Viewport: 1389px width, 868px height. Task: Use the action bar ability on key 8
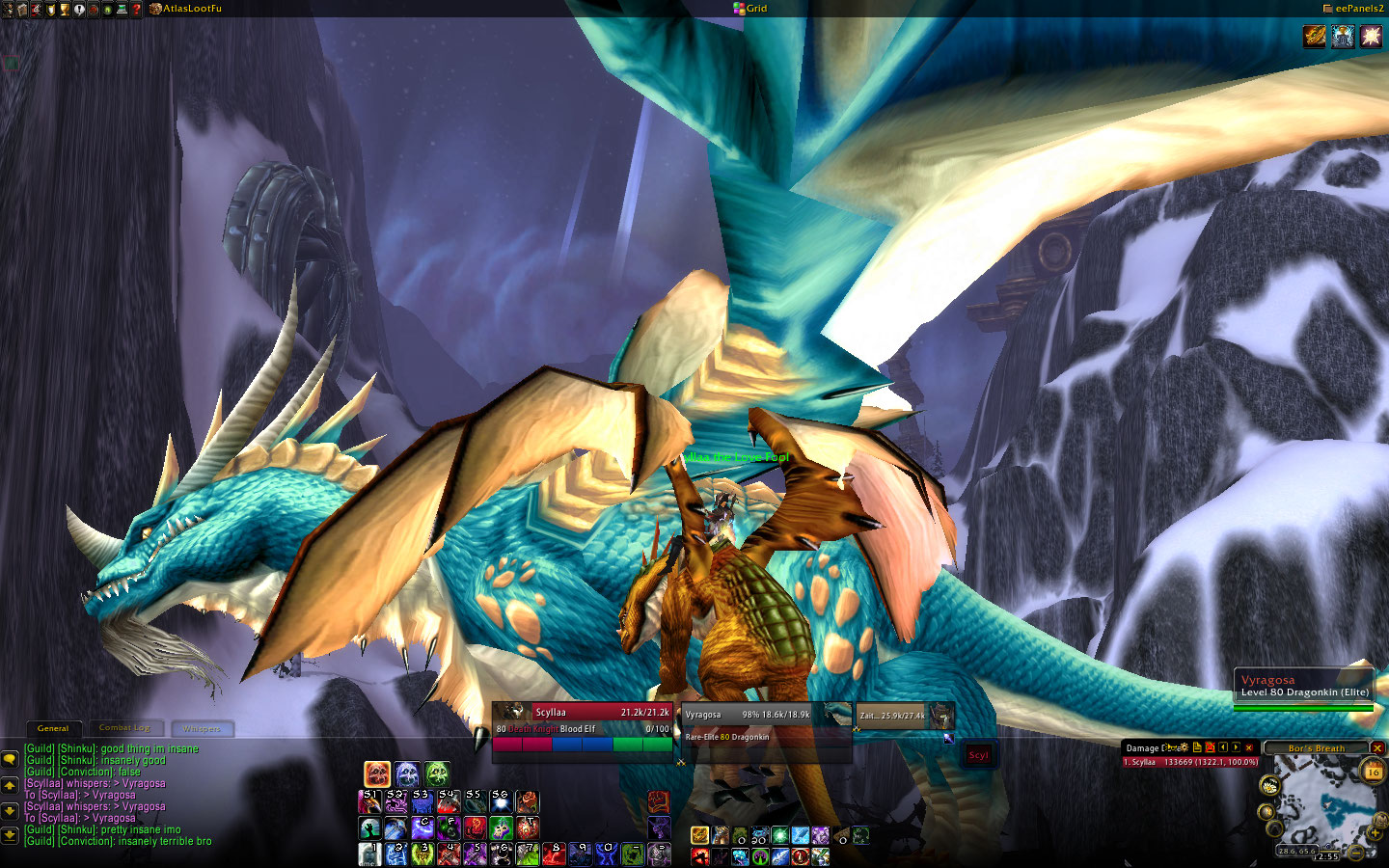click(x=553, y=854)
